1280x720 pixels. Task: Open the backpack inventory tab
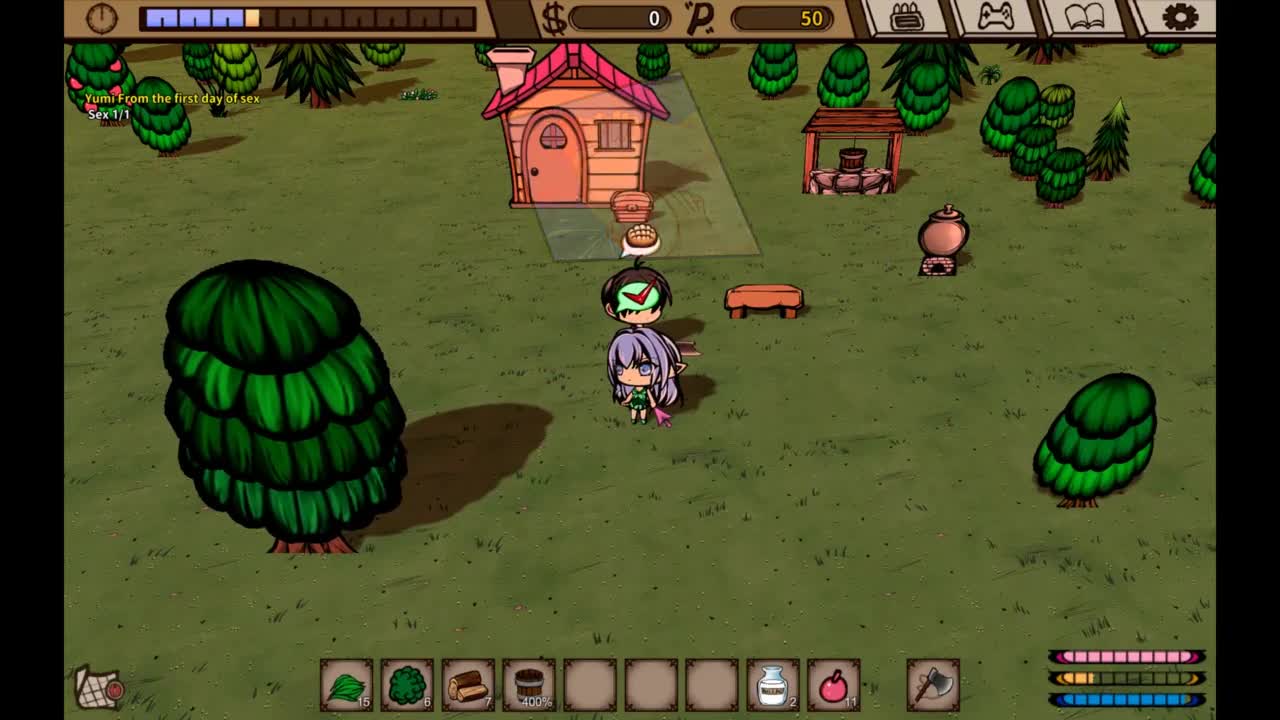click(906, 17)
